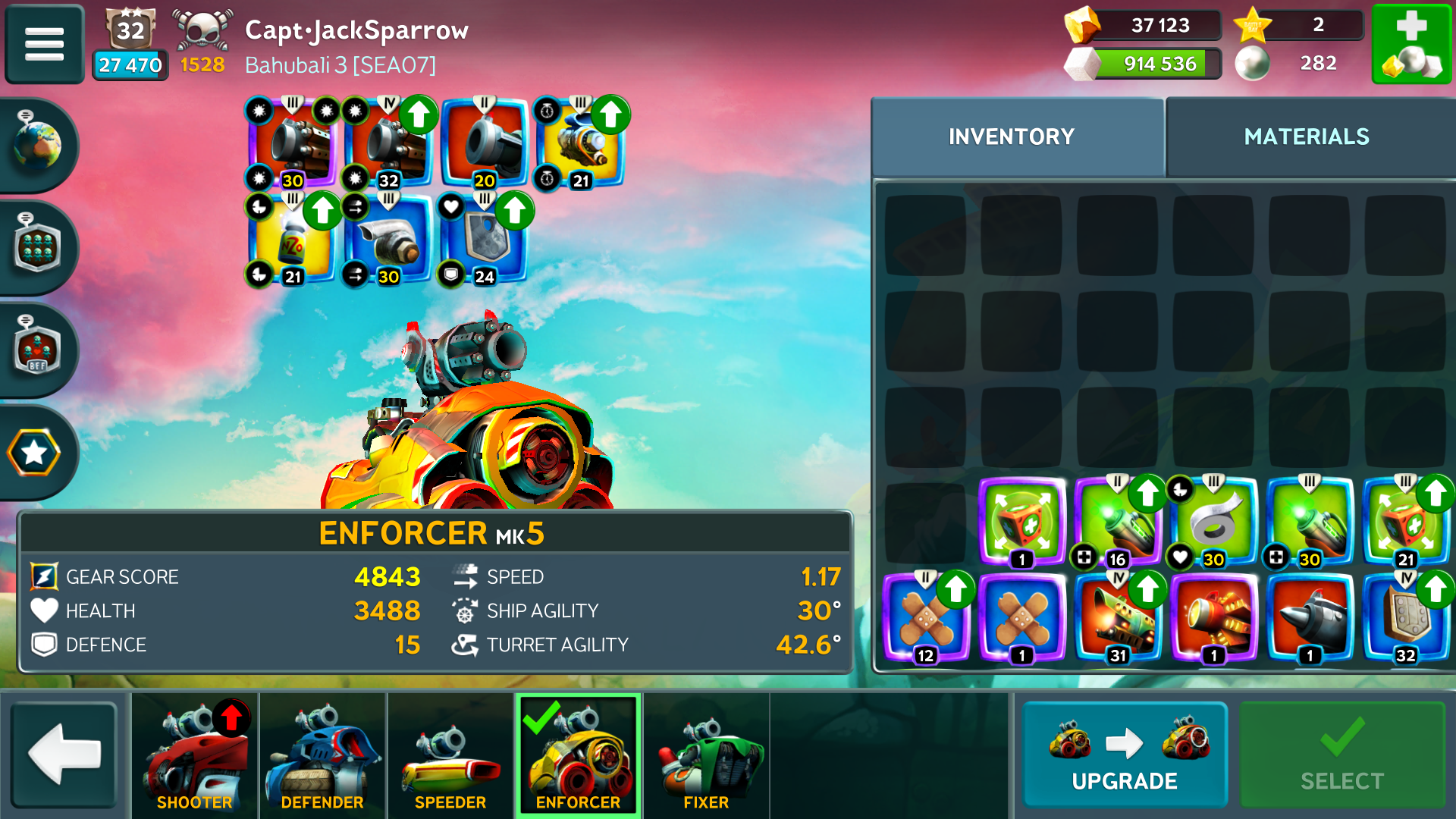Choose the Shooter ship
This screenshot has height=819, width=1456.
pos(195,755)
